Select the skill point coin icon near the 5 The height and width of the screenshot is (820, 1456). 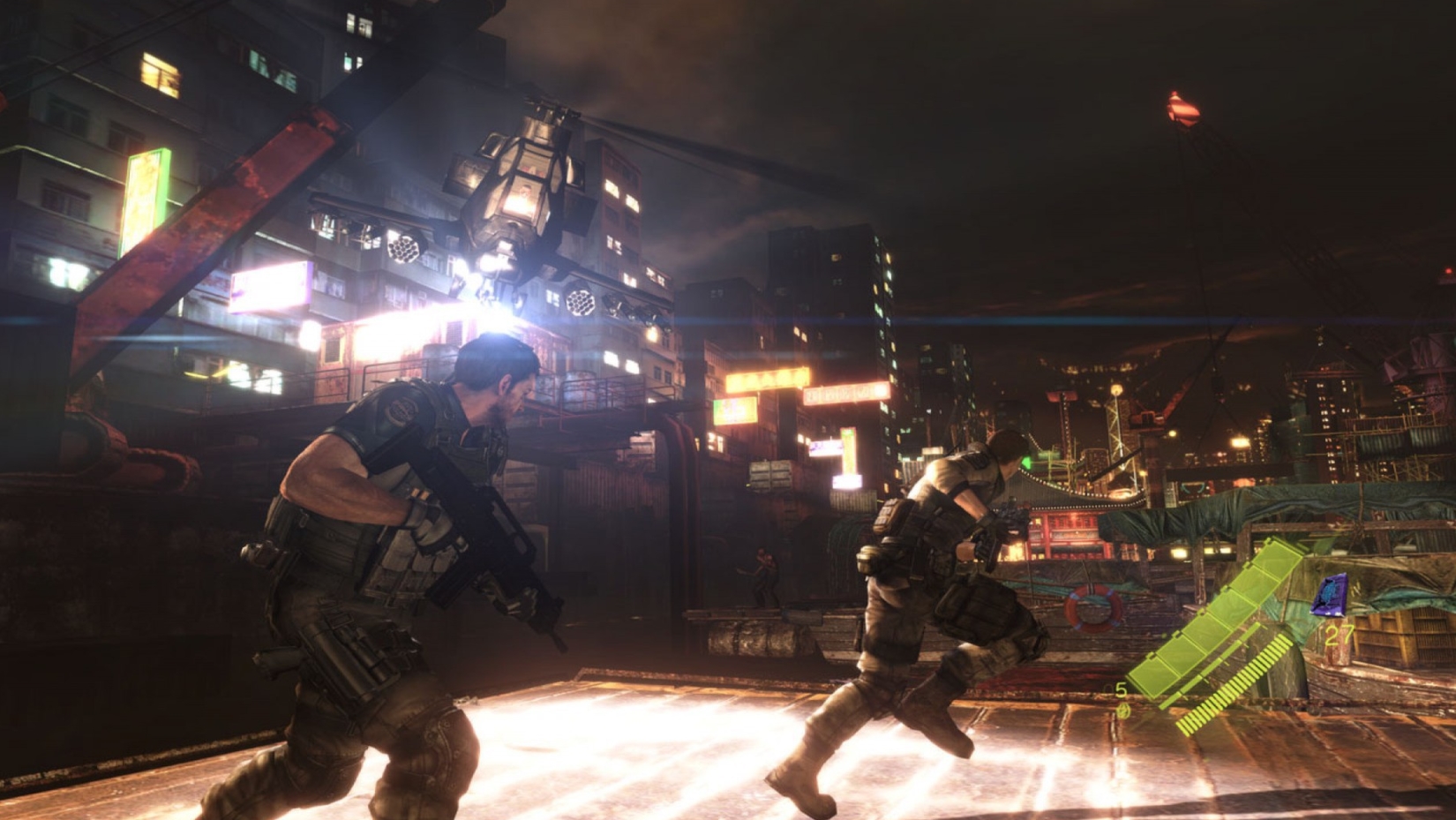click(1123, 709)
